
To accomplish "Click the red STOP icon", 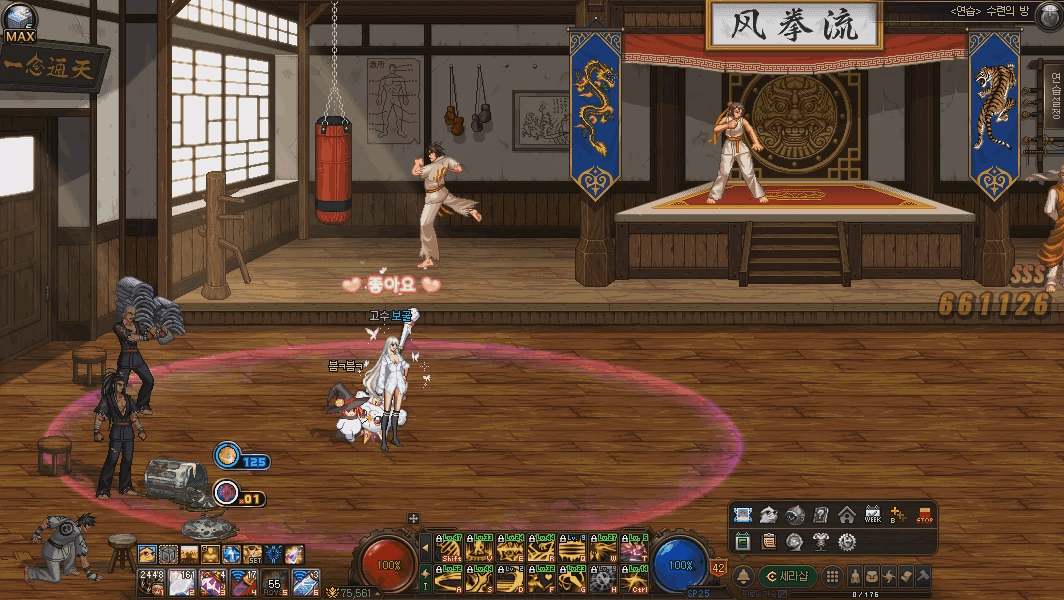I will point(924,515).
